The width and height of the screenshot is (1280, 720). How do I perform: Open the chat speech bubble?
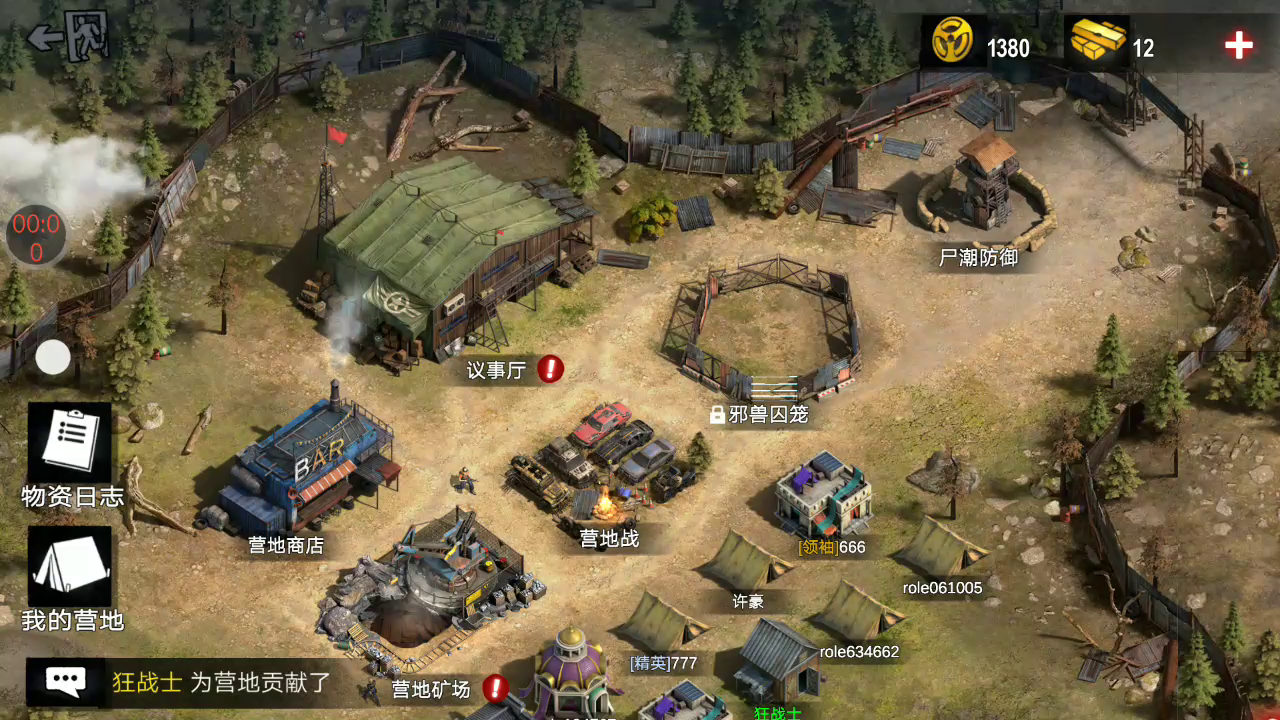66,682
